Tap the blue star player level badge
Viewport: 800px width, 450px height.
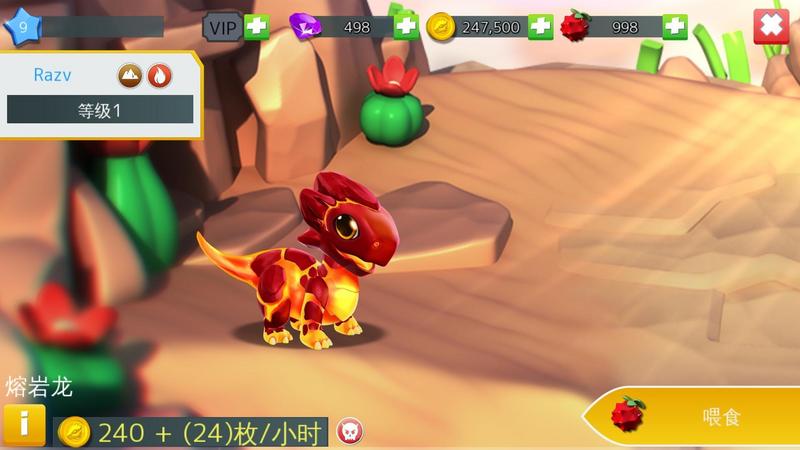pos(22,27)
